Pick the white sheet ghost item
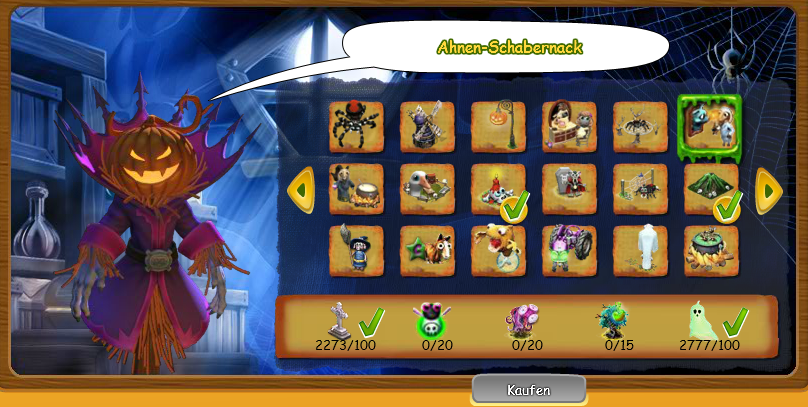Viewport: 808px width, 407px height. pos(640,250)
